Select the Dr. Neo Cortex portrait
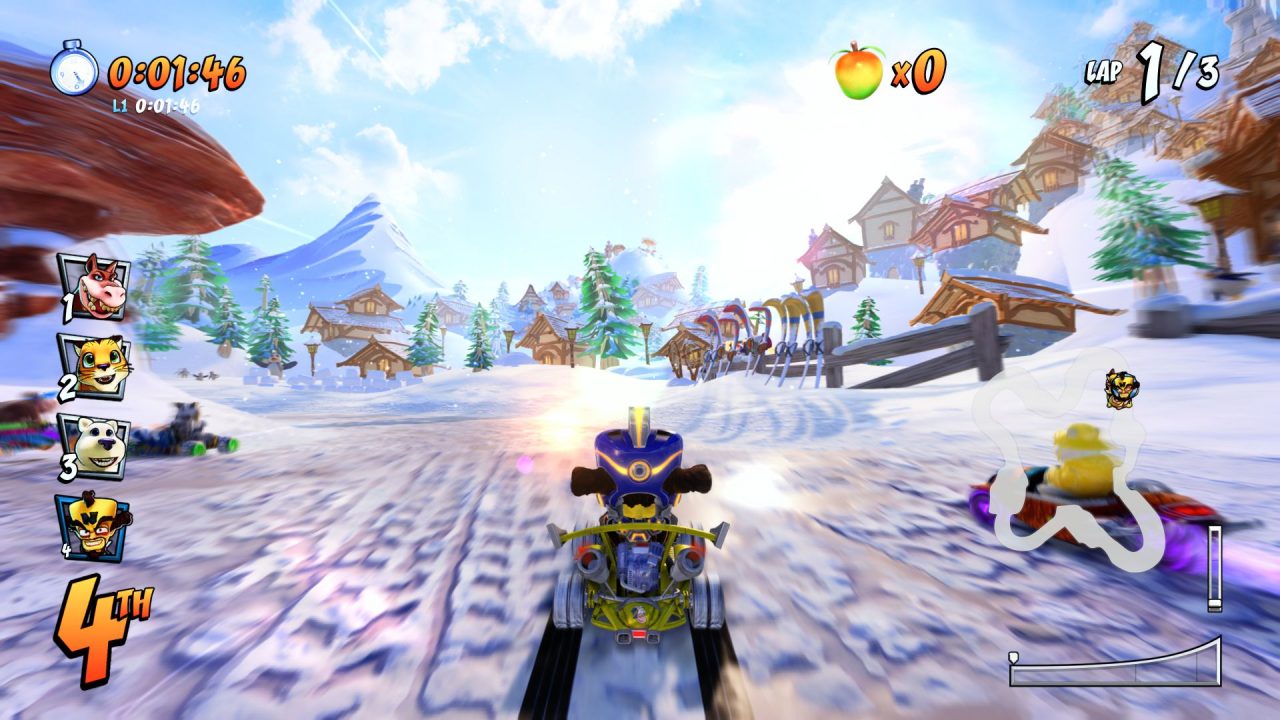Image resolution: width=1280 pixels, height=720 pixels. click(95, 526)
